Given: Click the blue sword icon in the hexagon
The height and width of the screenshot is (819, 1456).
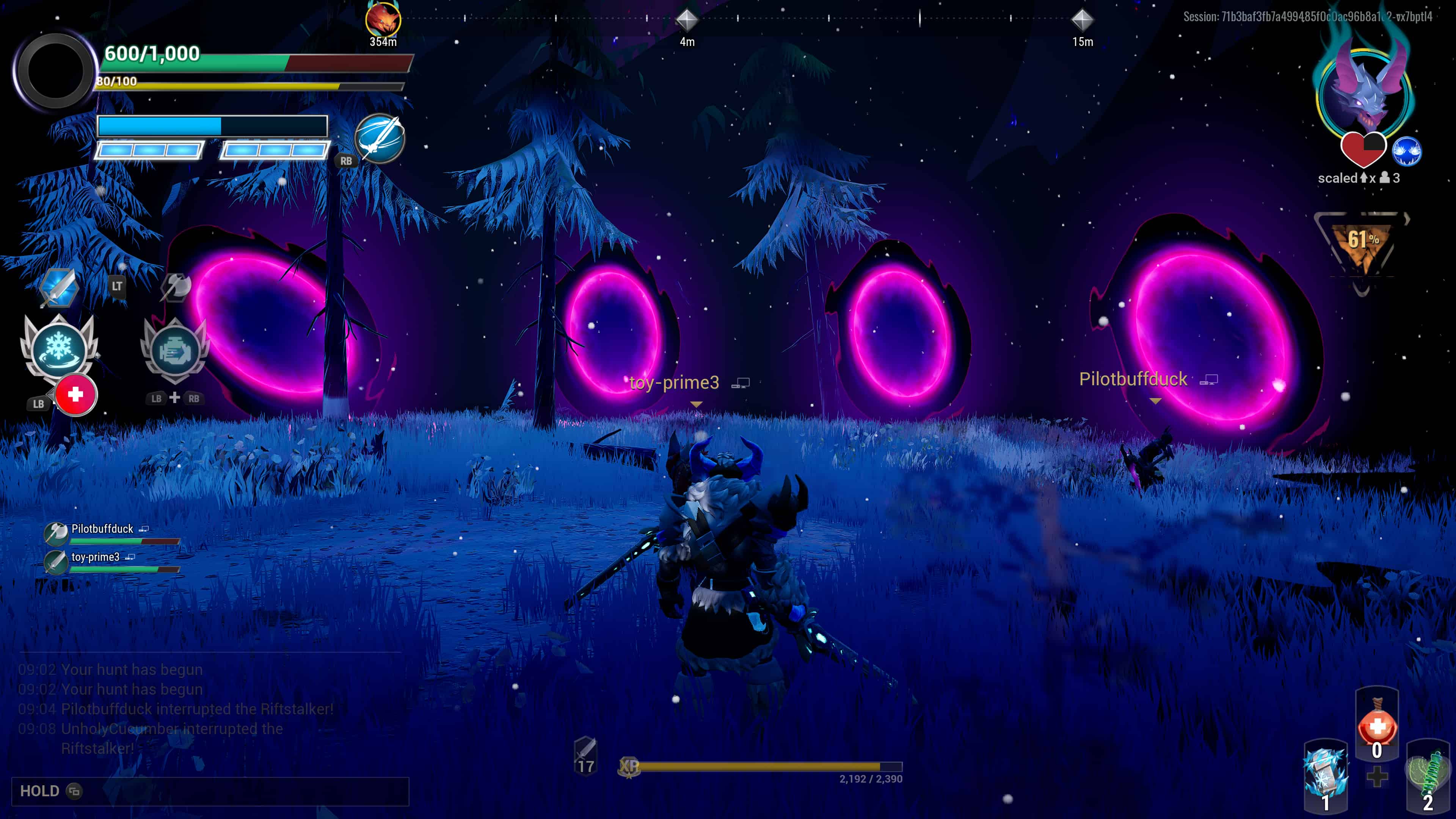Looking at the screenshot, I should (x=59, y=288).
